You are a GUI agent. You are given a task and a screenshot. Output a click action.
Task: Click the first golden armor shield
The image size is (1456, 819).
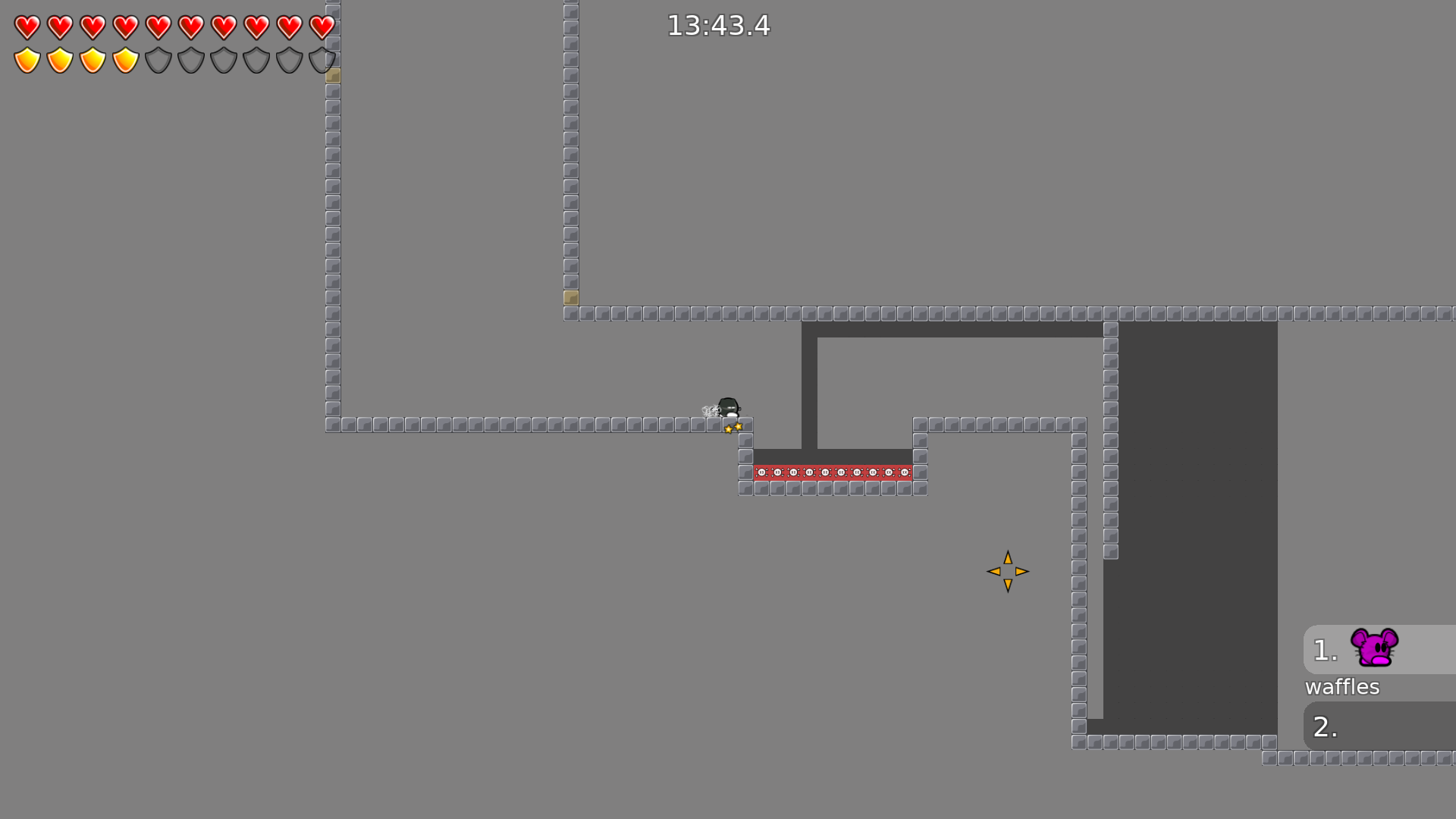pyautogui.click(x=26, y=59)
